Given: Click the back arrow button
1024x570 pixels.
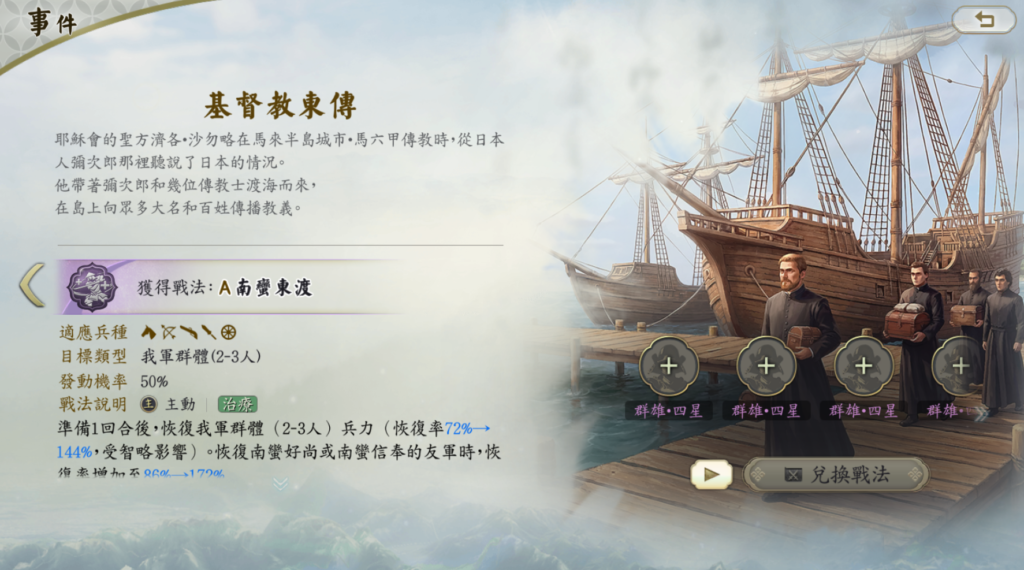Looking at the screenshot, I should pyautogui.click(x=983, y=20).
